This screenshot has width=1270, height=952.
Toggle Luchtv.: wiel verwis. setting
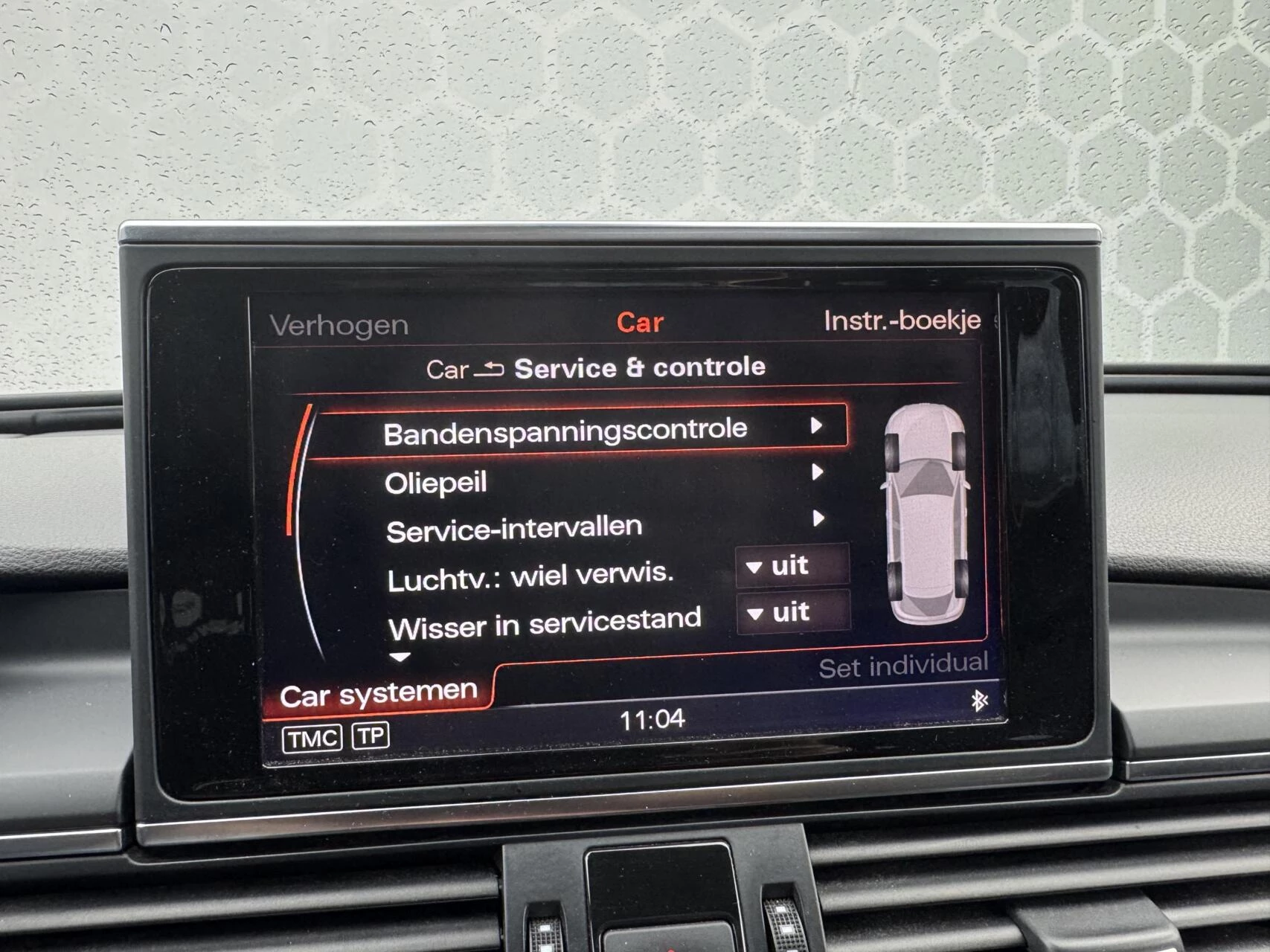792,565
